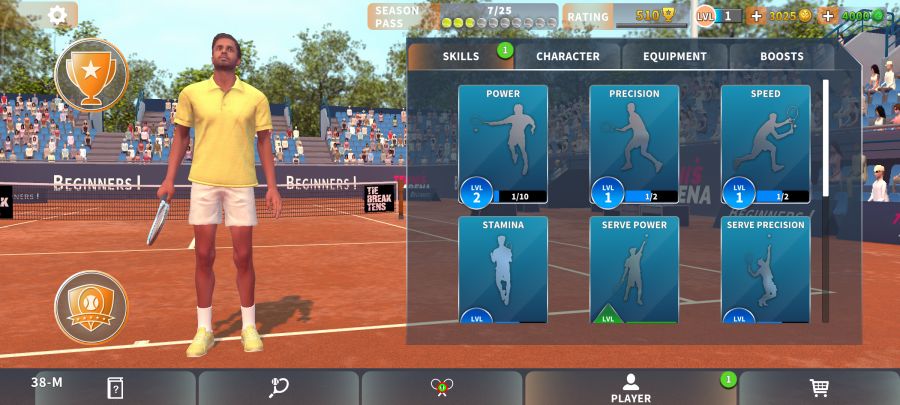Switch to the Skills tab

(461, 56)
